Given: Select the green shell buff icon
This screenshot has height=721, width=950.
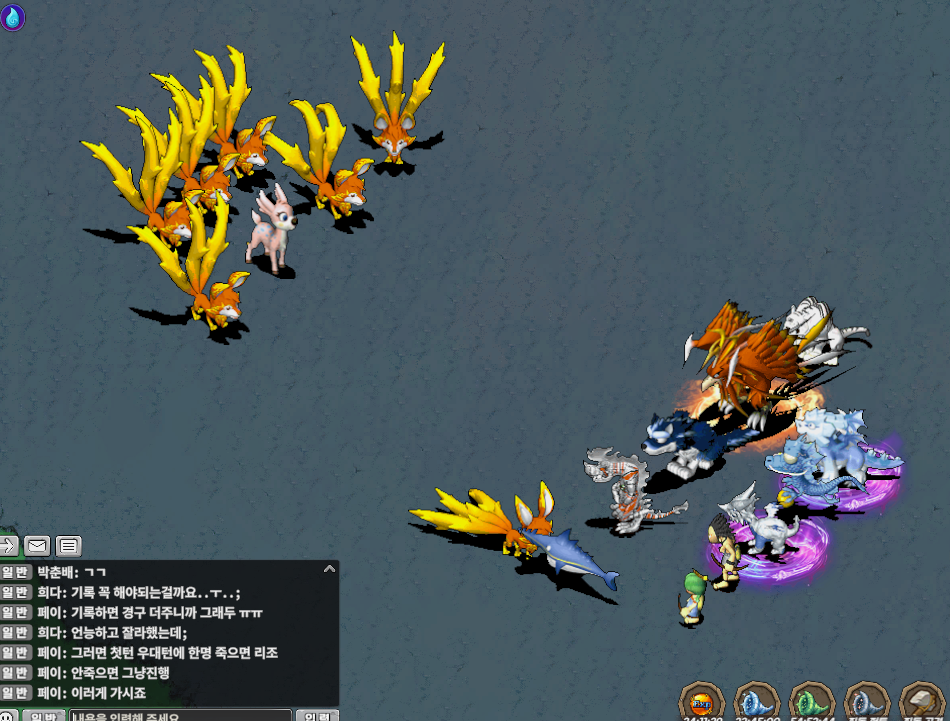Looking at the screenshot, I should point(811,702).
